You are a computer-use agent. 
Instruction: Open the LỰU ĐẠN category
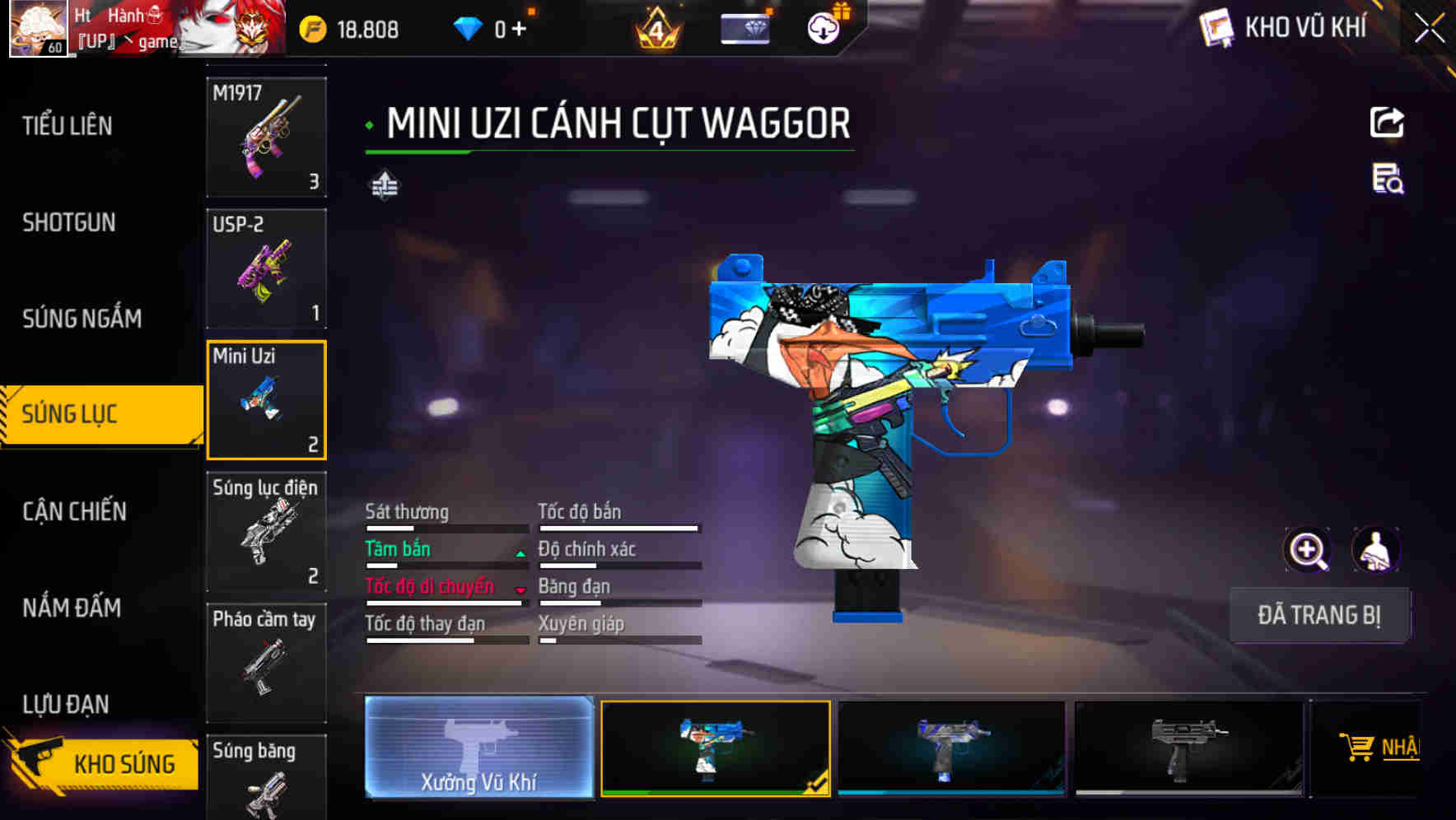(x=66, y=704)
